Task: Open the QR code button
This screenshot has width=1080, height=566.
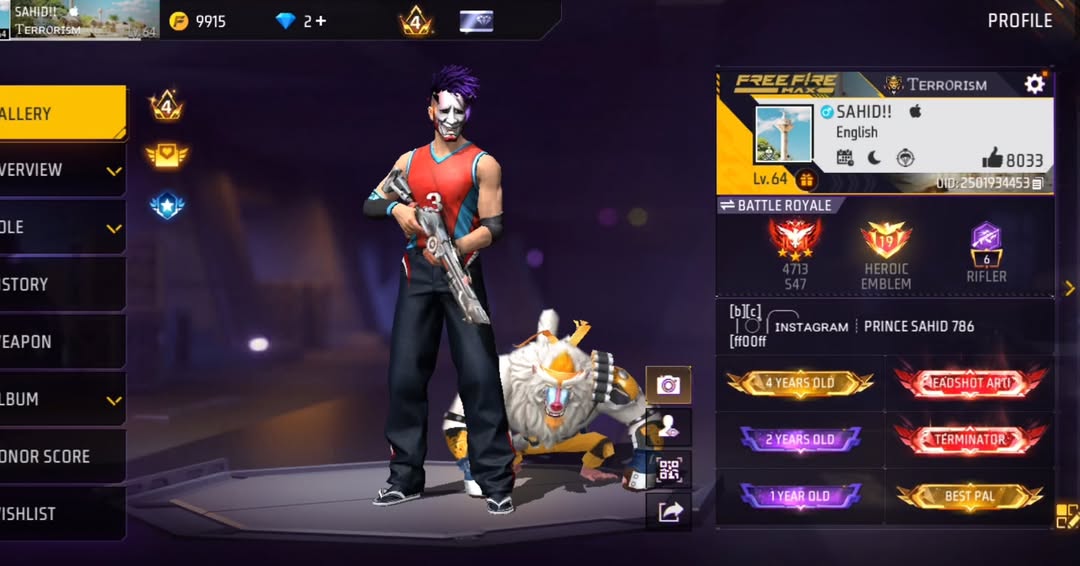Action: pos(668,469)
